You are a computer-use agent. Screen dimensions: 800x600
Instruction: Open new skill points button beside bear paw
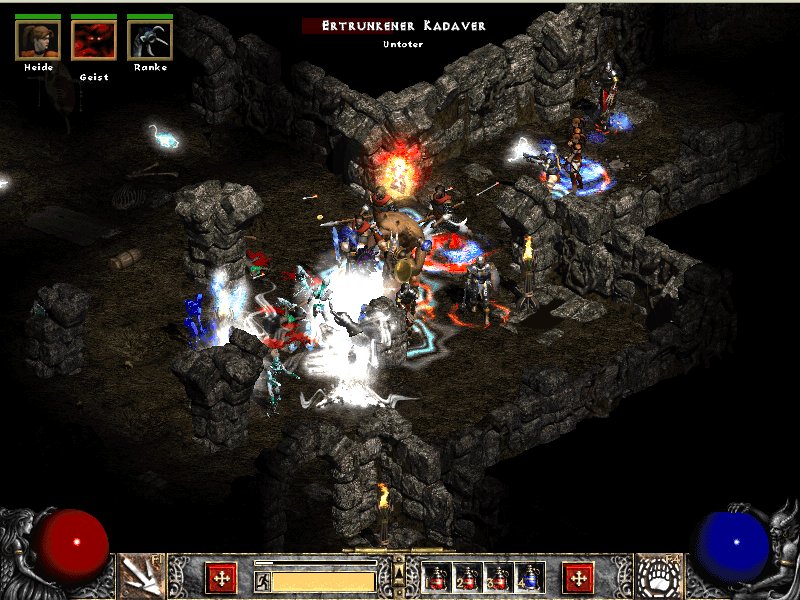(578, 577)
